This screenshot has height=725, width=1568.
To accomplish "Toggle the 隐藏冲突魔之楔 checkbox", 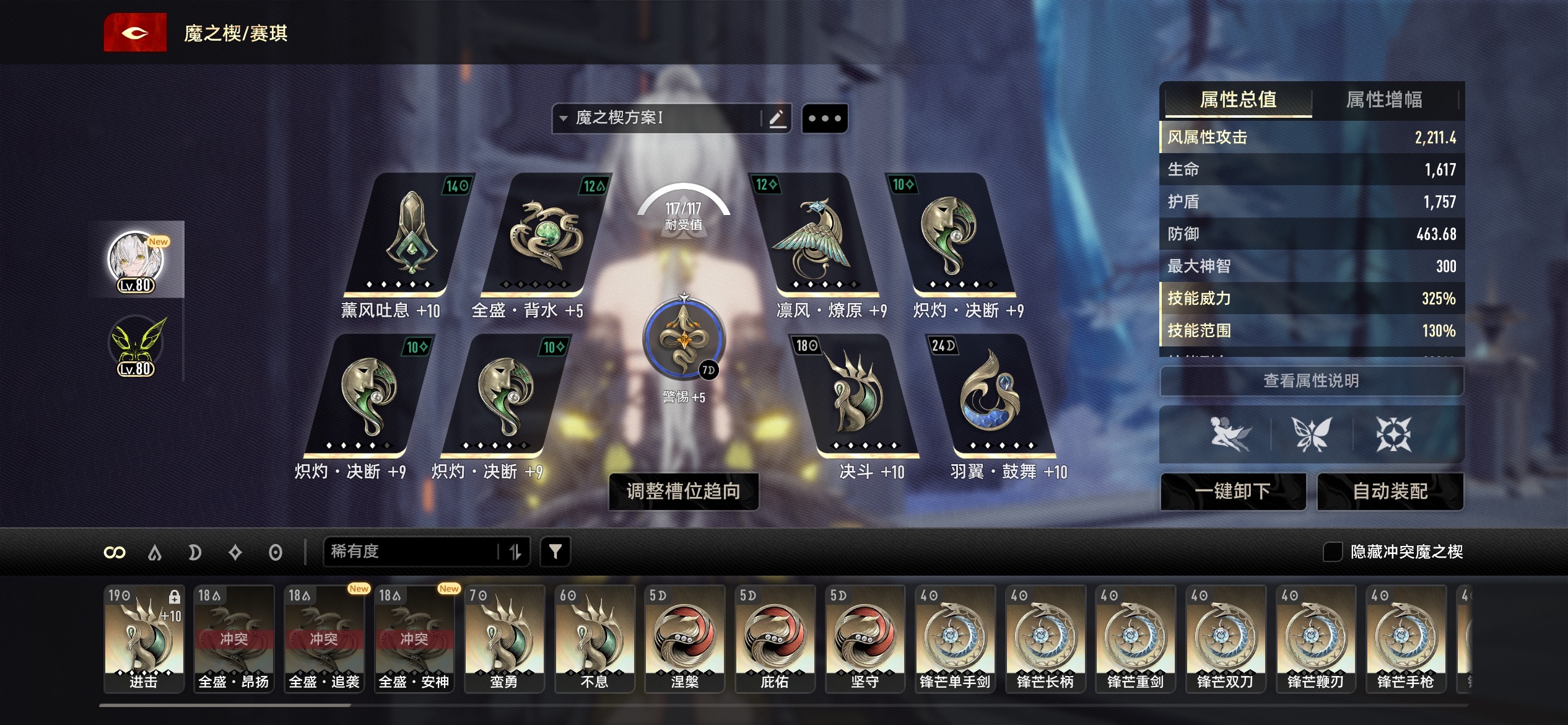I will [1332, 551].
